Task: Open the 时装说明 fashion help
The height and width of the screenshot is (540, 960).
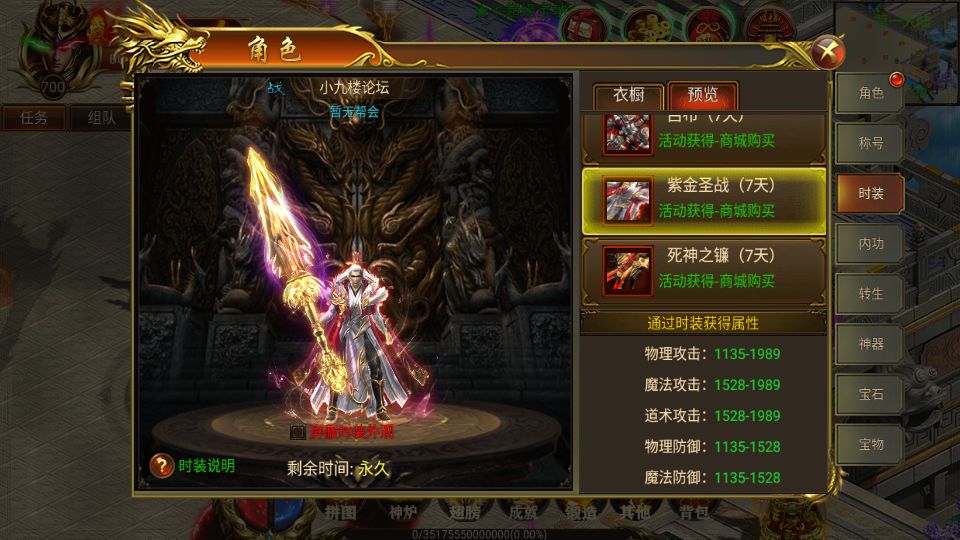Action: 192,466
